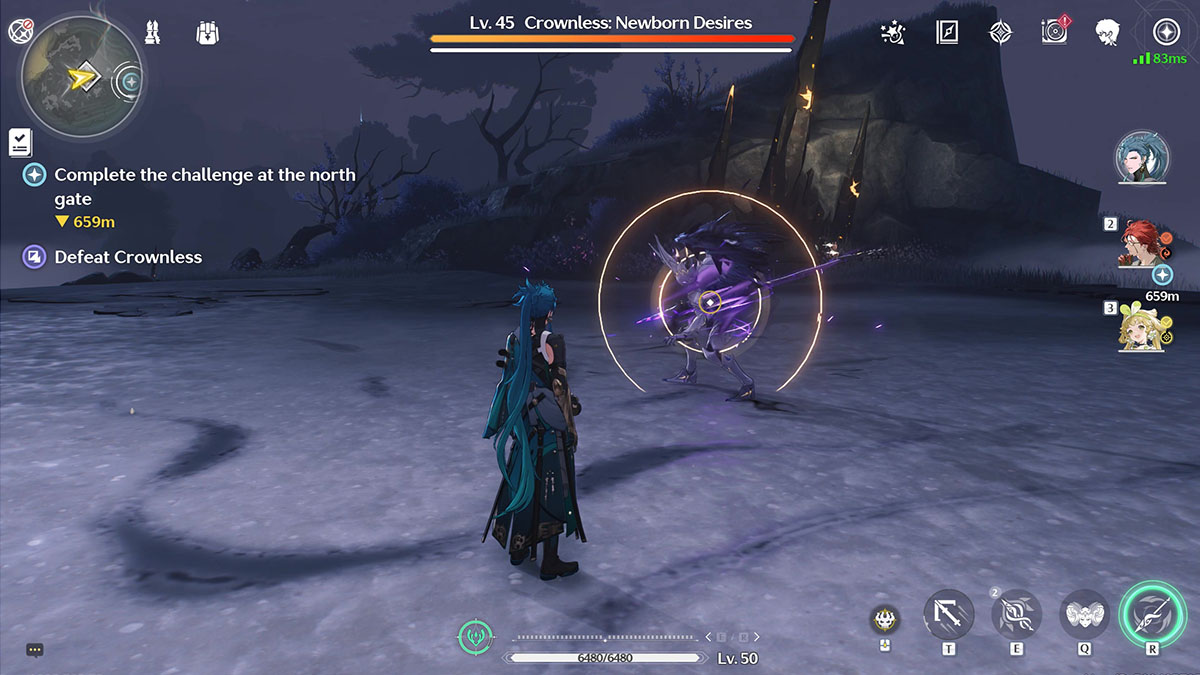The image size is (1200, 675).
Task: Open the quest checklist icon
Action: [20, 142]
